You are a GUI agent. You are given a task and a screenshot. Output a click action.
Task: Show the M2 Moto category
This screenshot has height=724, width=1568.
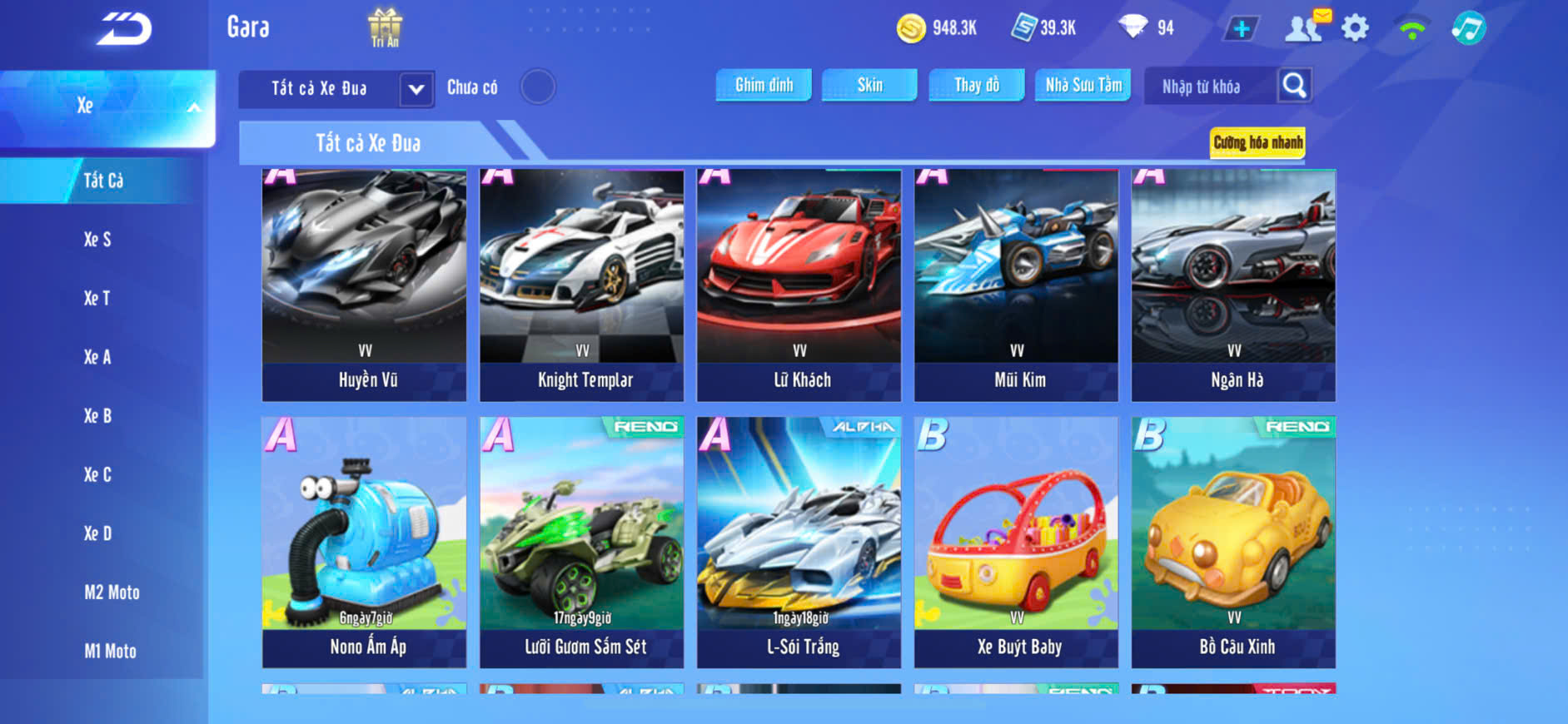pyautogui.click(x=112, y=593)
